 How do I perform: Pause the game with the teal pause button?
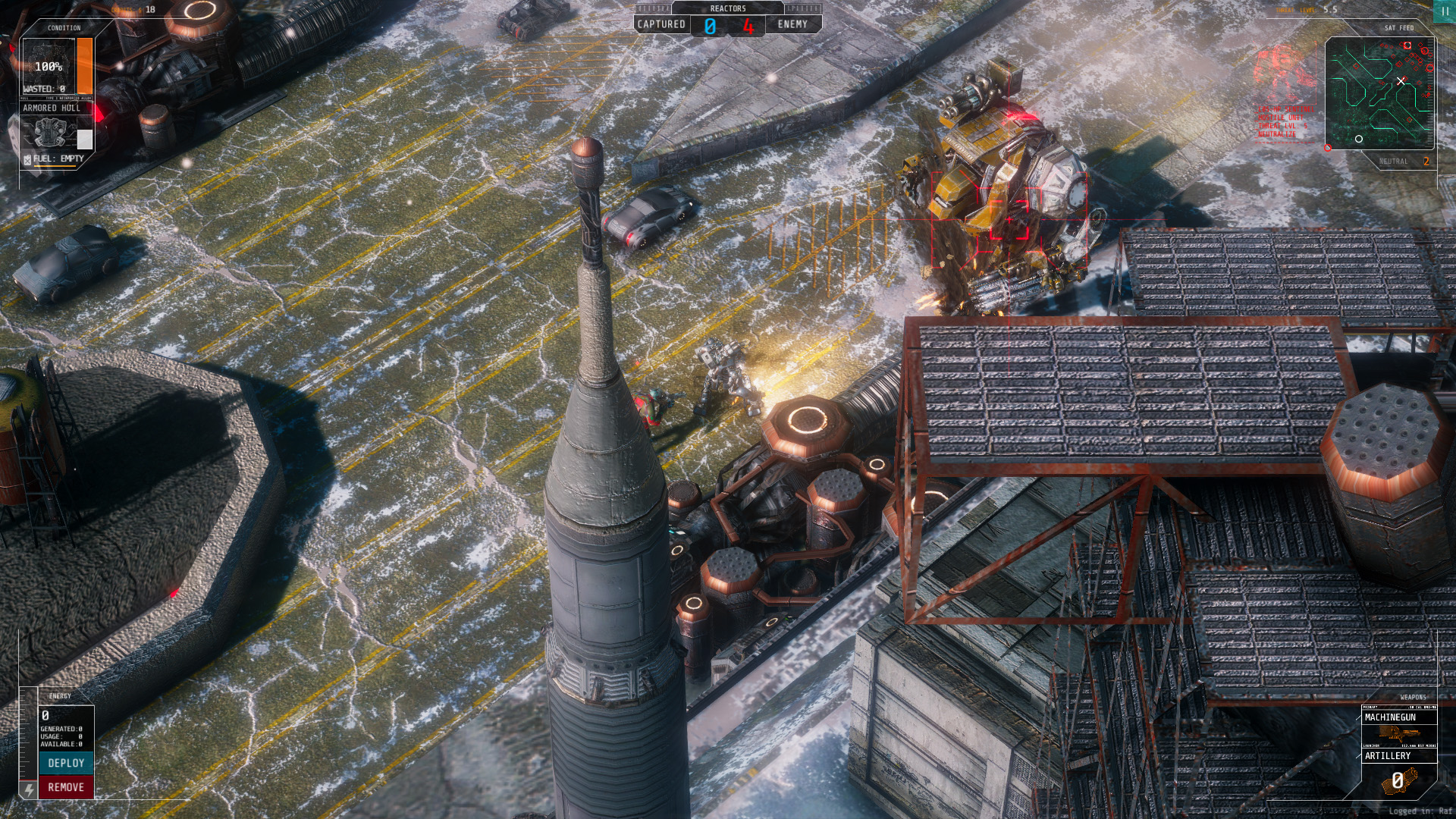[x=1445, y=11]
